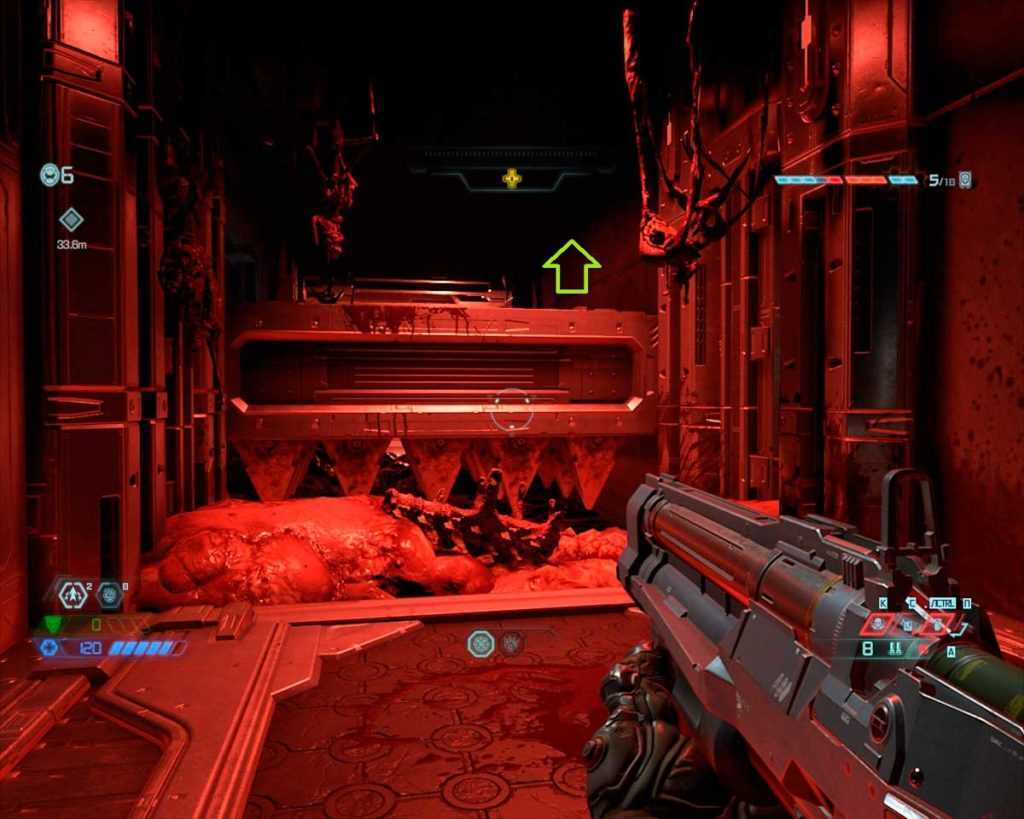
Task: Click the green armor shield icon
Action: point(54,625)
